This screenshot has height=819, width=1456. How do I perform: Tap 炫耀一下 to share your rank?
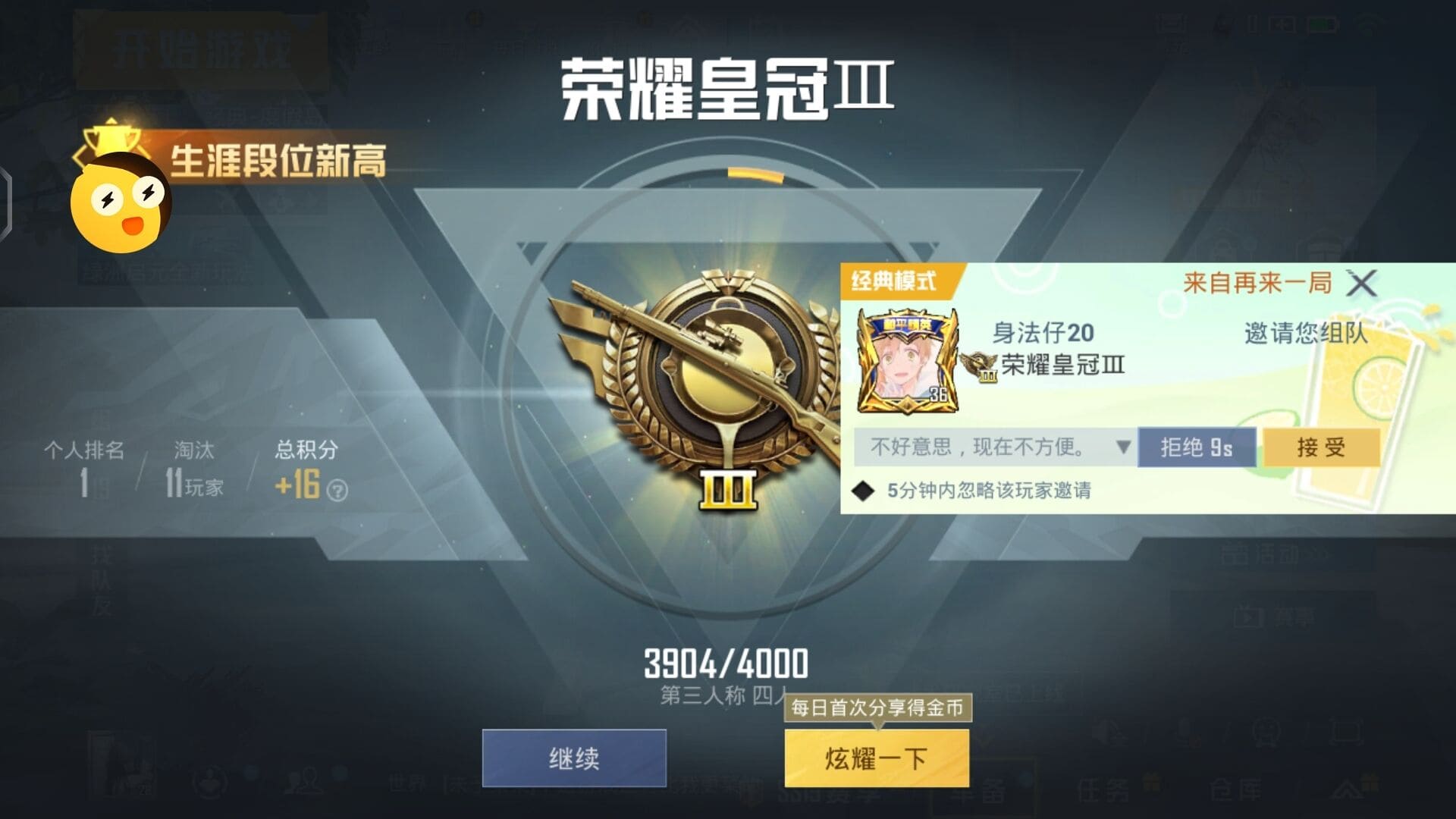pos(876,758)
